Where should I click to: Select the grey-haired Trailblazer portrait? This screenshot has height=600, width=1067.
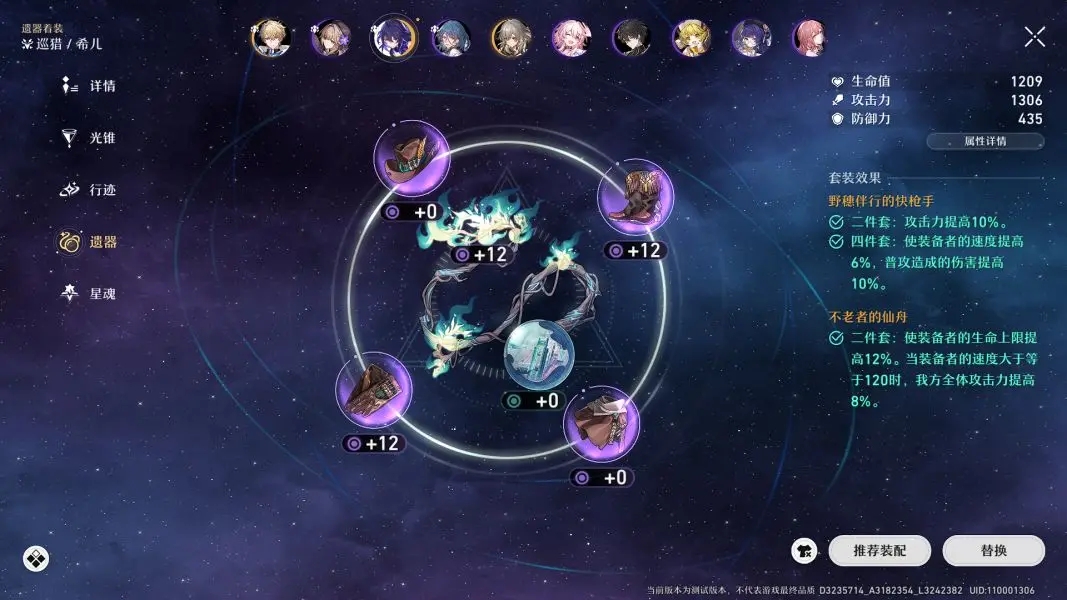(511, 39)
